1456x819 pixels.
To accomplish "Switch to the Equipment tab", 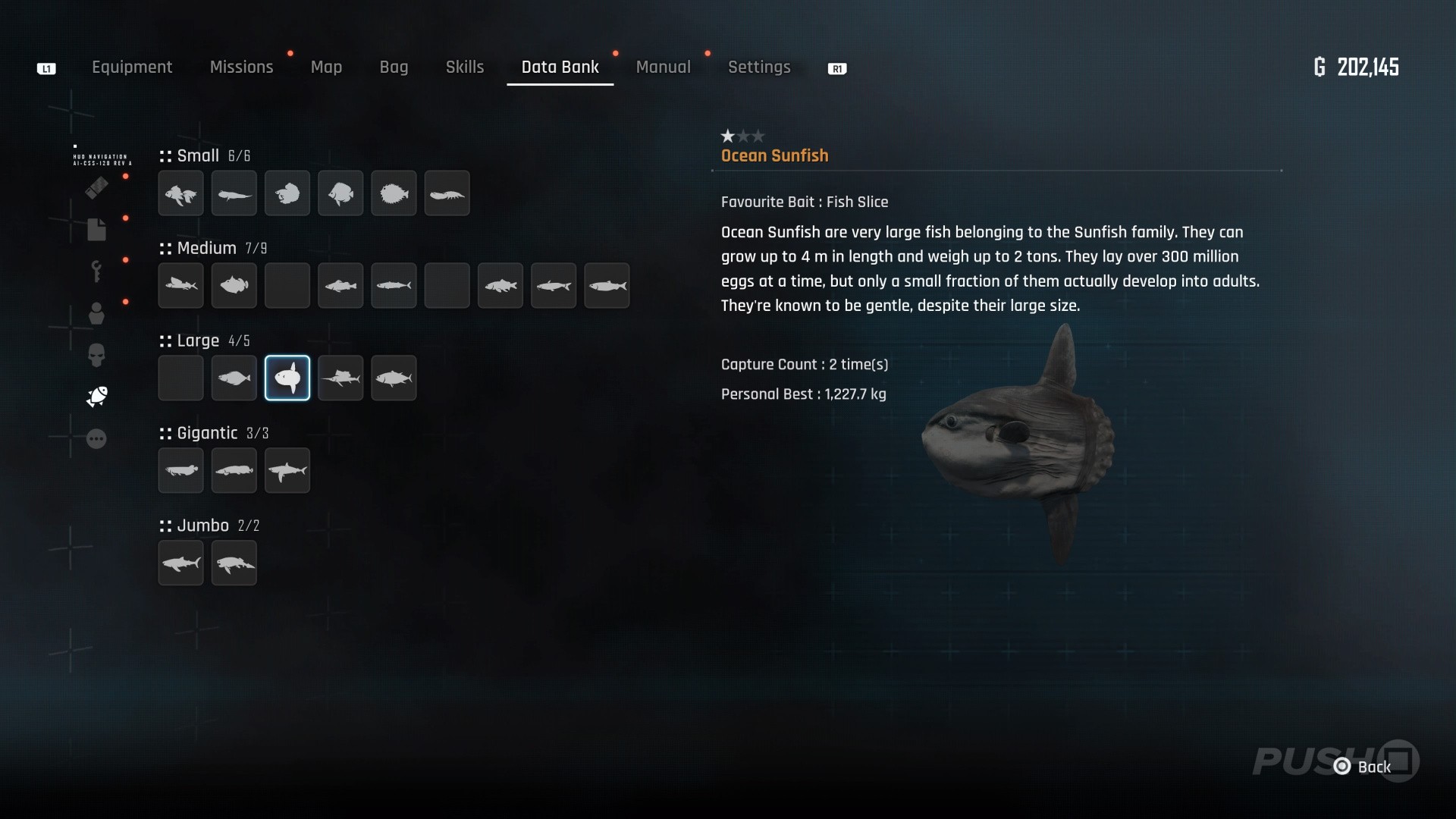I will click(x=132, y=67).
